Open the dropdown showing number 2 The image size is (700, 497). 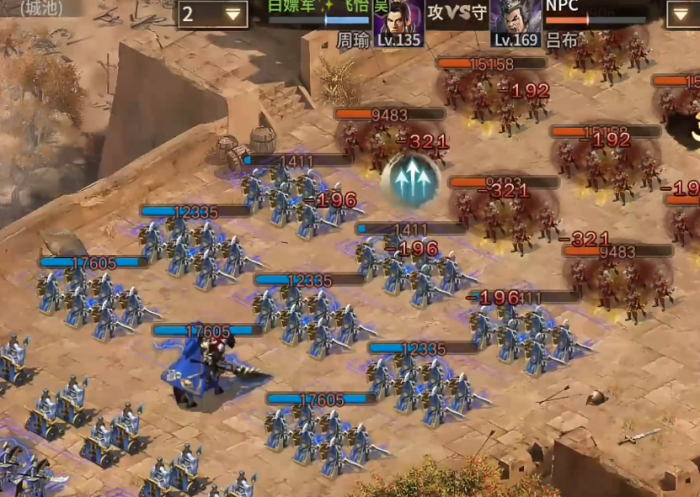213,14
